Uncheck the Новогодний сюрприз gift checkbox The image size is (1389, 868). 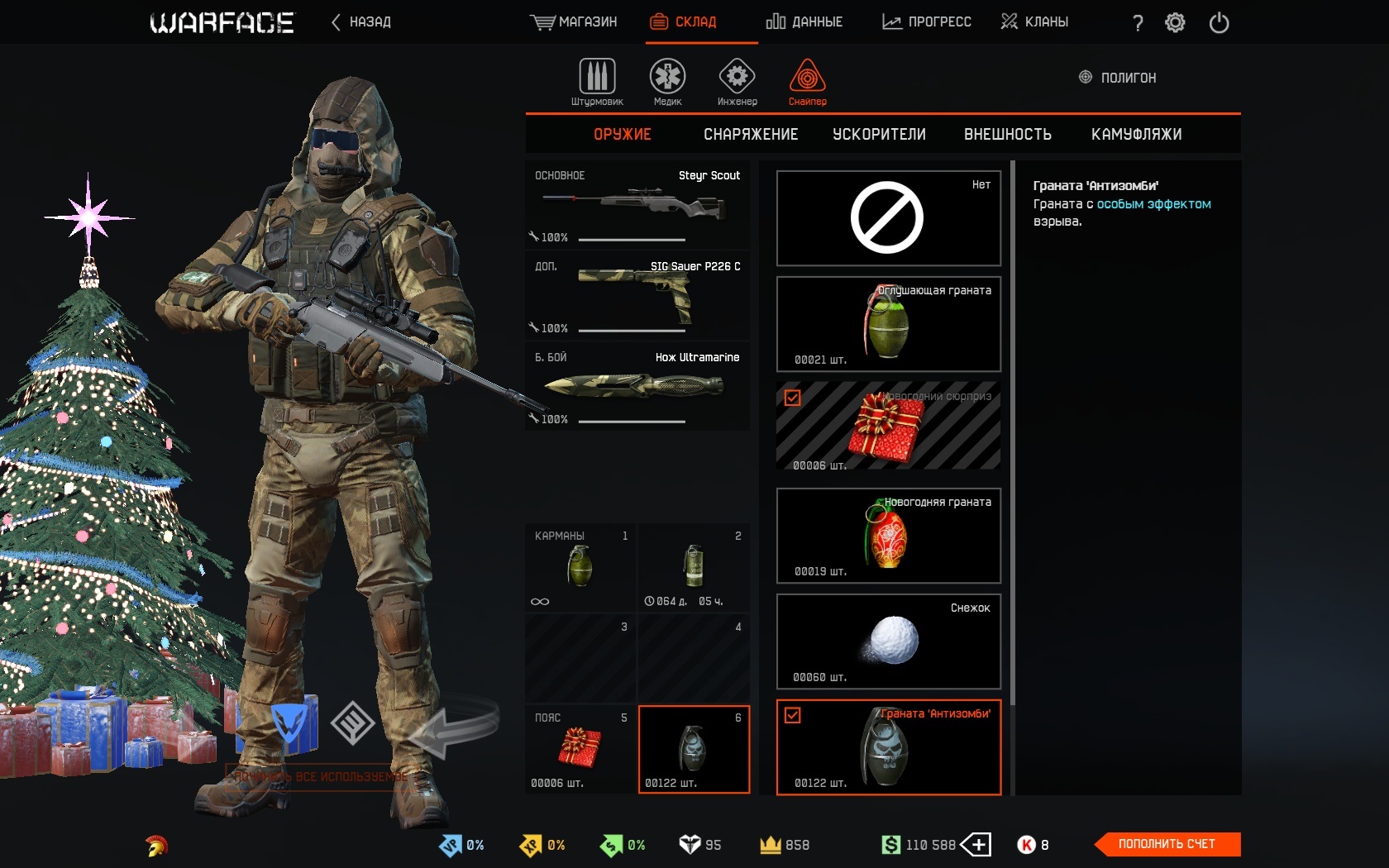coord(795,398)
